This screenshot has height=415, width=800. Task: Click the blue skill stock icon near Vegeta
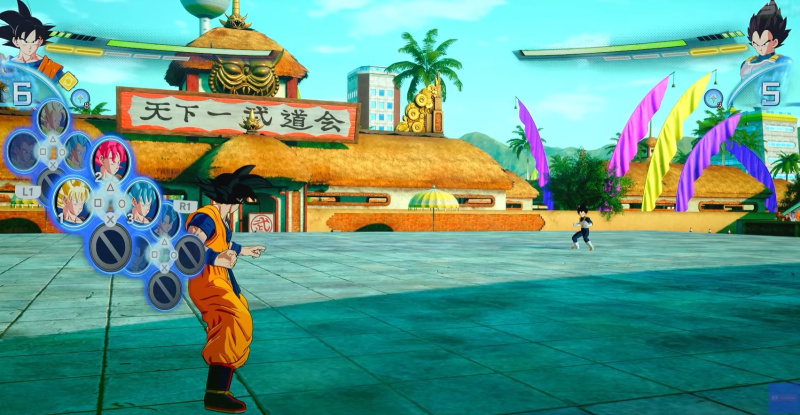pyautogui.click(x=713, y=97)
